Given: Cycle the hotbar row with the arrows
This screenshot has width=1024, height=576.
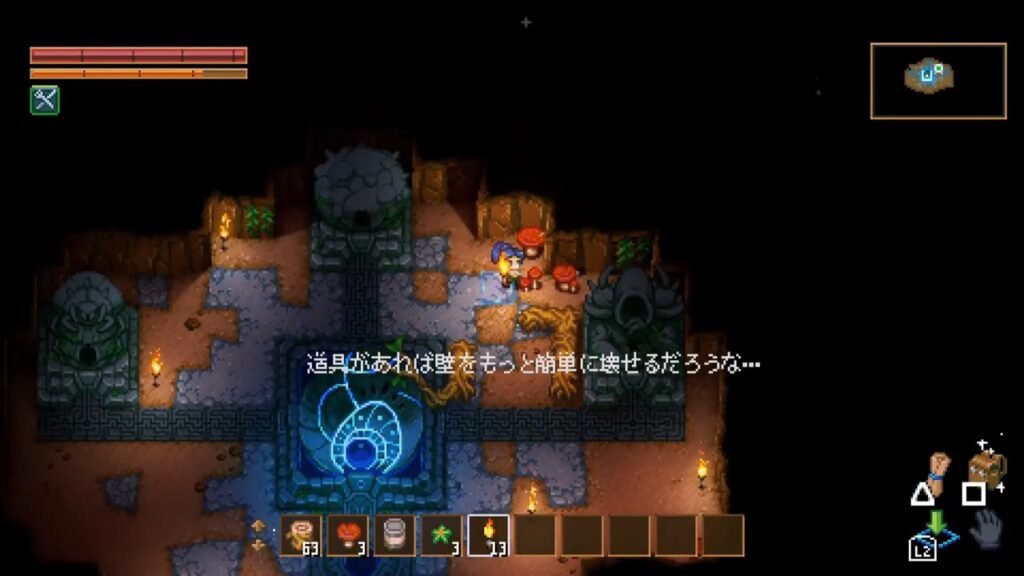Looking at the screenshot, I should 259,535.
